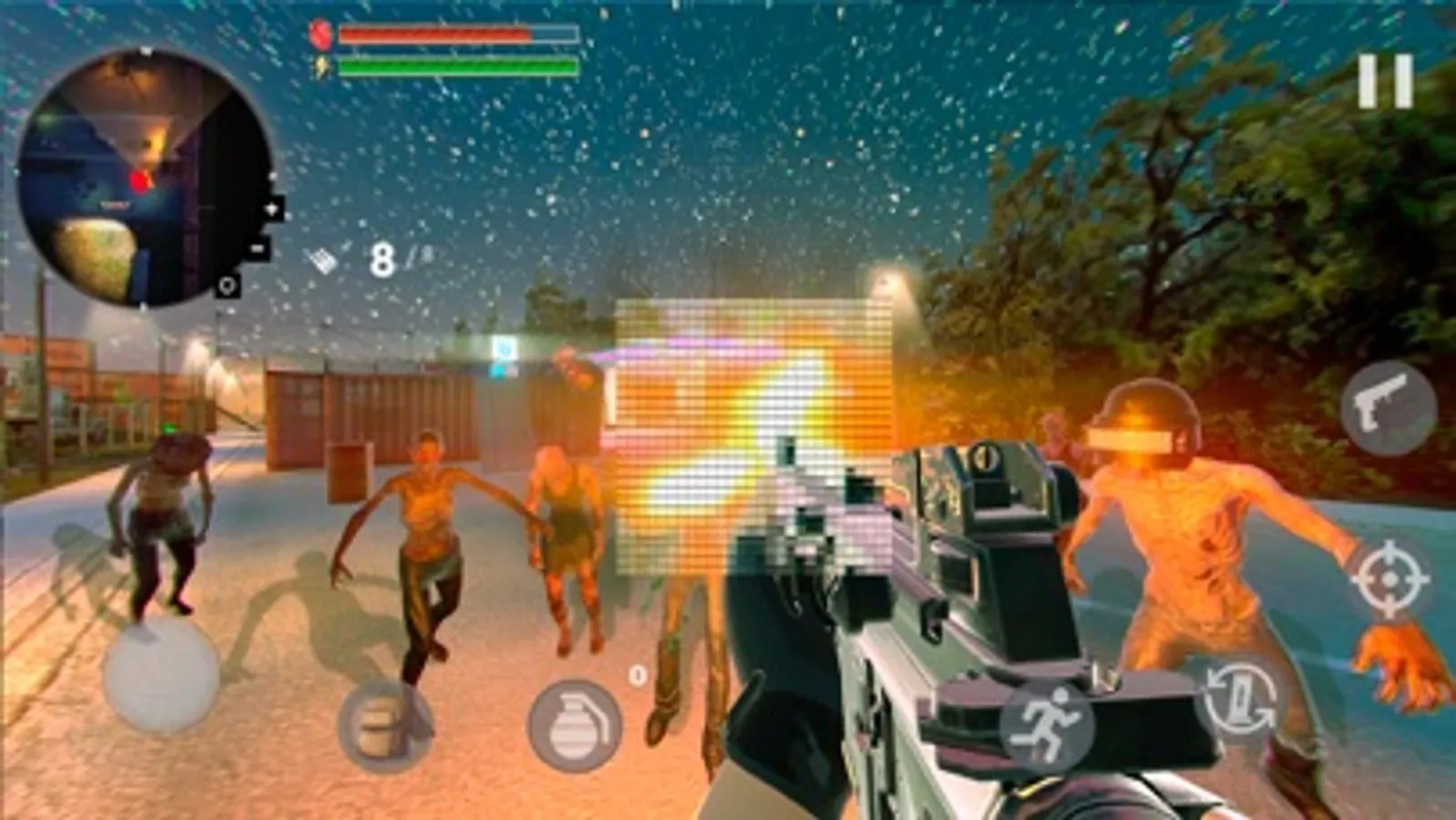
Task: Zoom in the minimap with the plus button
Action: pos(272,210)
